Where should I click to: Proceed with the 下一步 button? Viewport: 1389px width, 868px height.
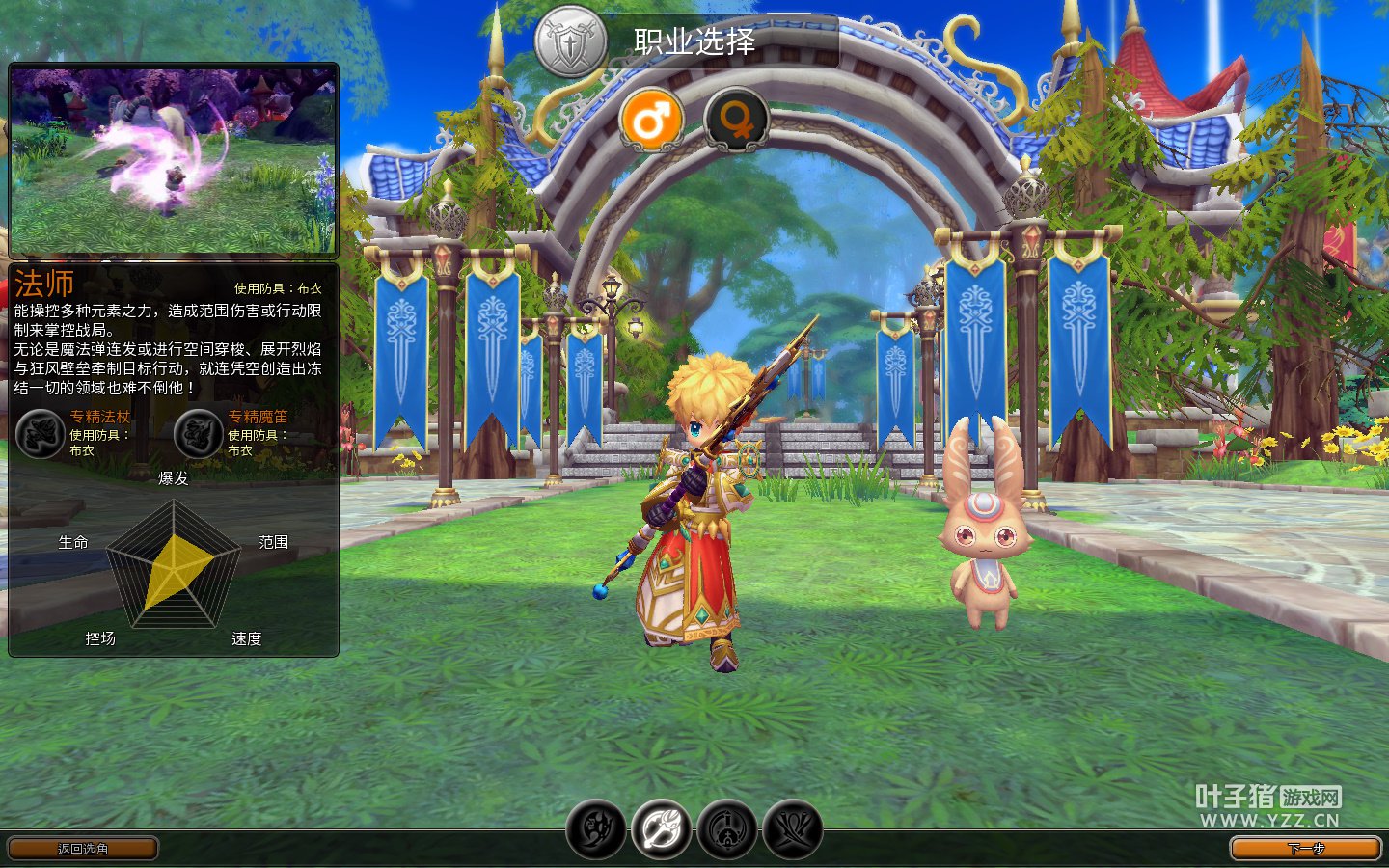1305,849
